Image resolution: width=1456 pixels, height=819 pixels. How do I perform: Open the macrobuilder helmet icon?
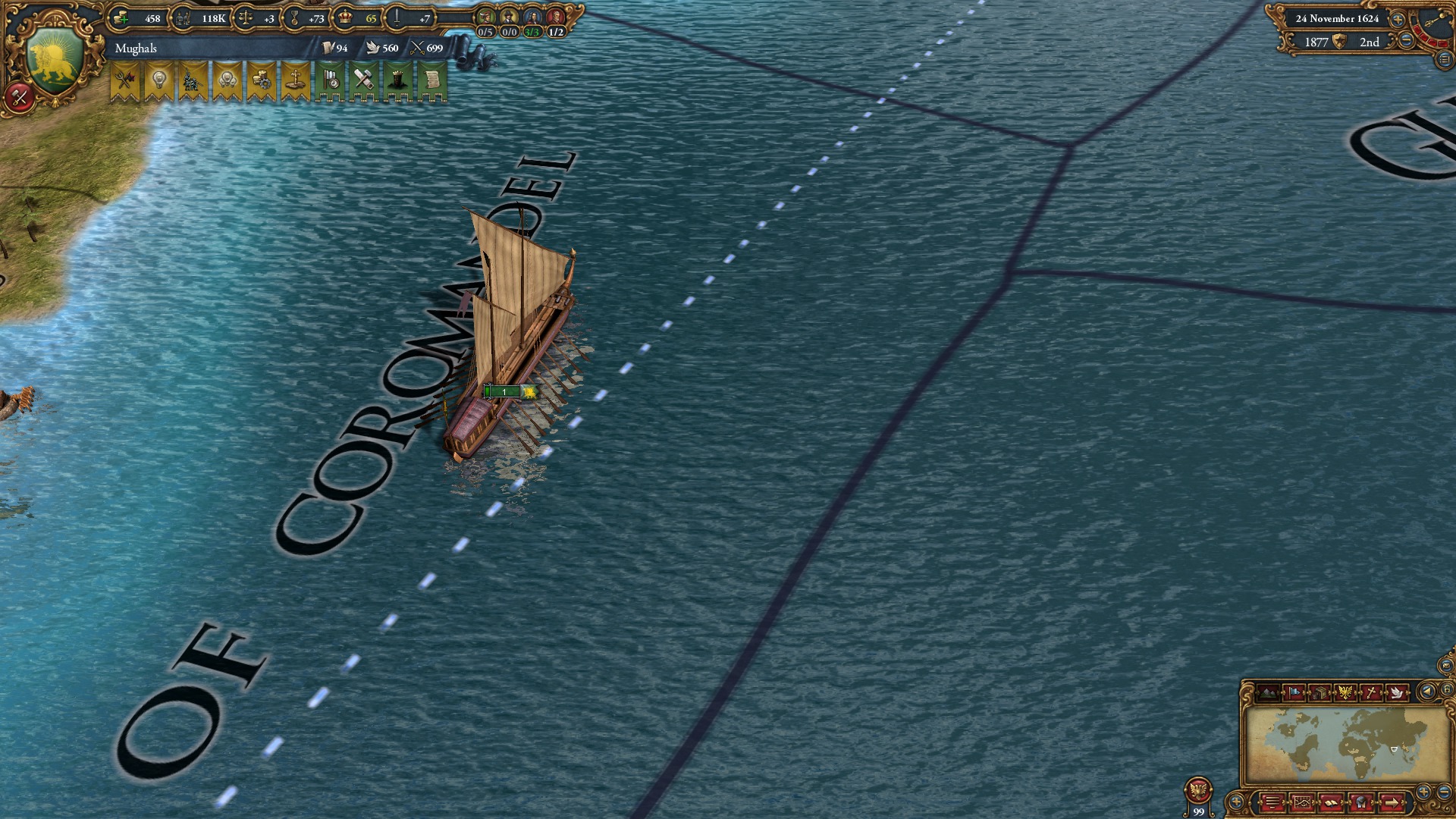(1360, 802)
